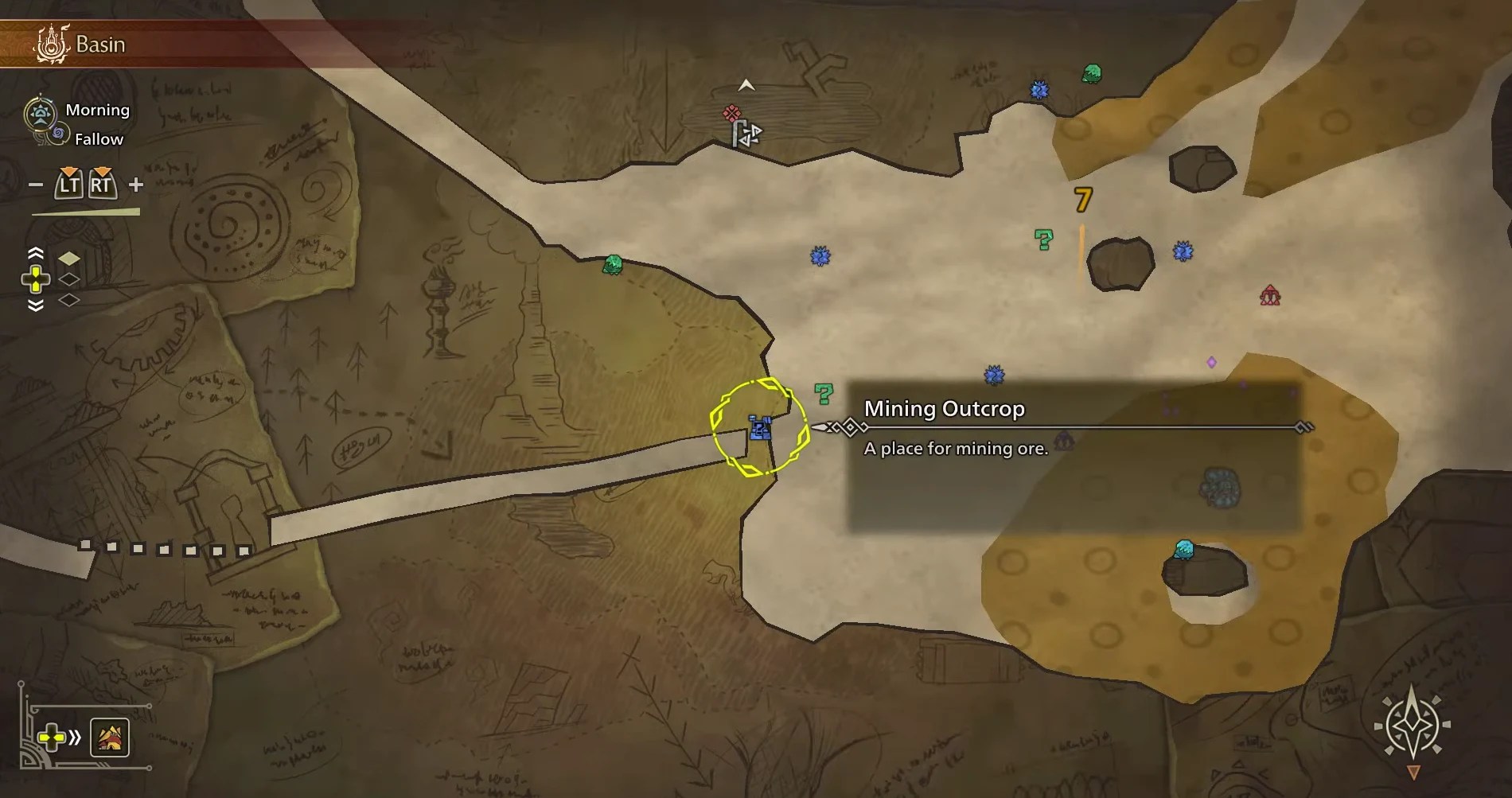Choose the teal gathering icon on the dark rock
The height and width of the screenshot is (798, 1512).
click(1183, 549)
